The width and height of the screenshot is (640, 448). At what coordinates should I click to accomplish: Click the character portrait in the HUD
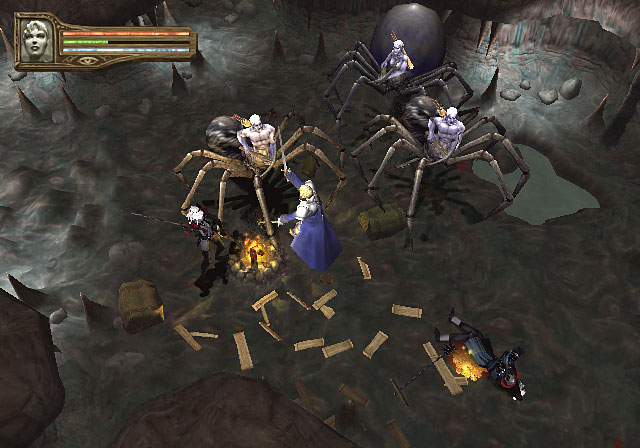click(x=37, y=42)
